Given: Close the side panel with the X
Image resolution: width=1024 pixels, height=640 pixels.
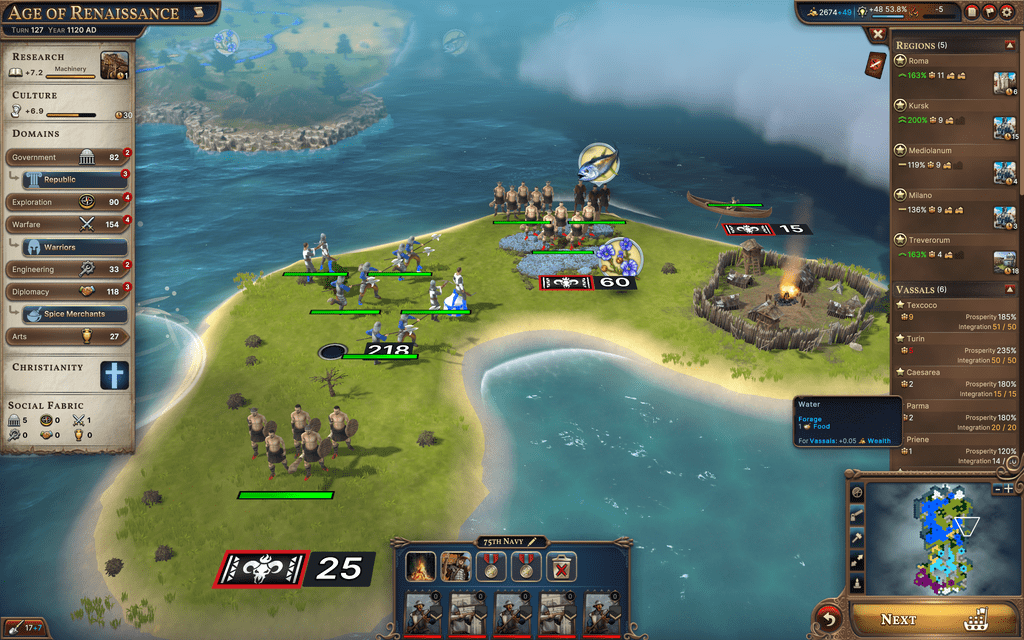Looking at the screenshot, I should click(x=877, y=34).
